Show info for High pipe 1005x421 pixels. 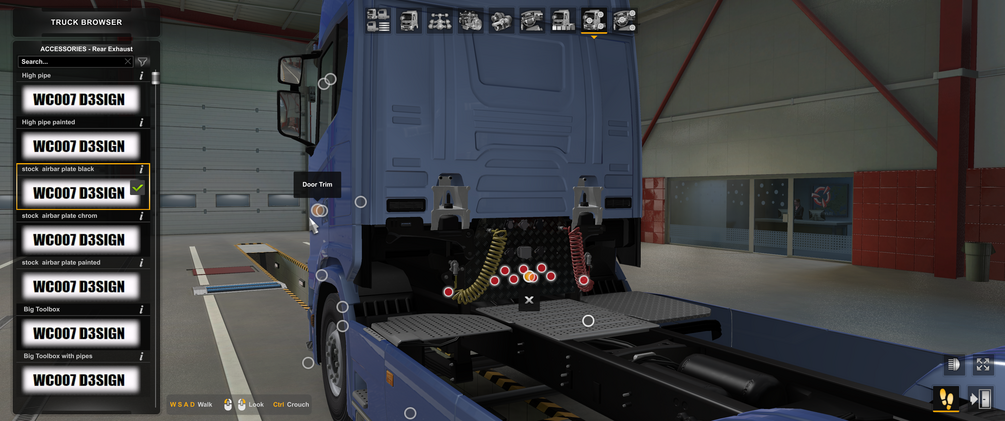141,76
